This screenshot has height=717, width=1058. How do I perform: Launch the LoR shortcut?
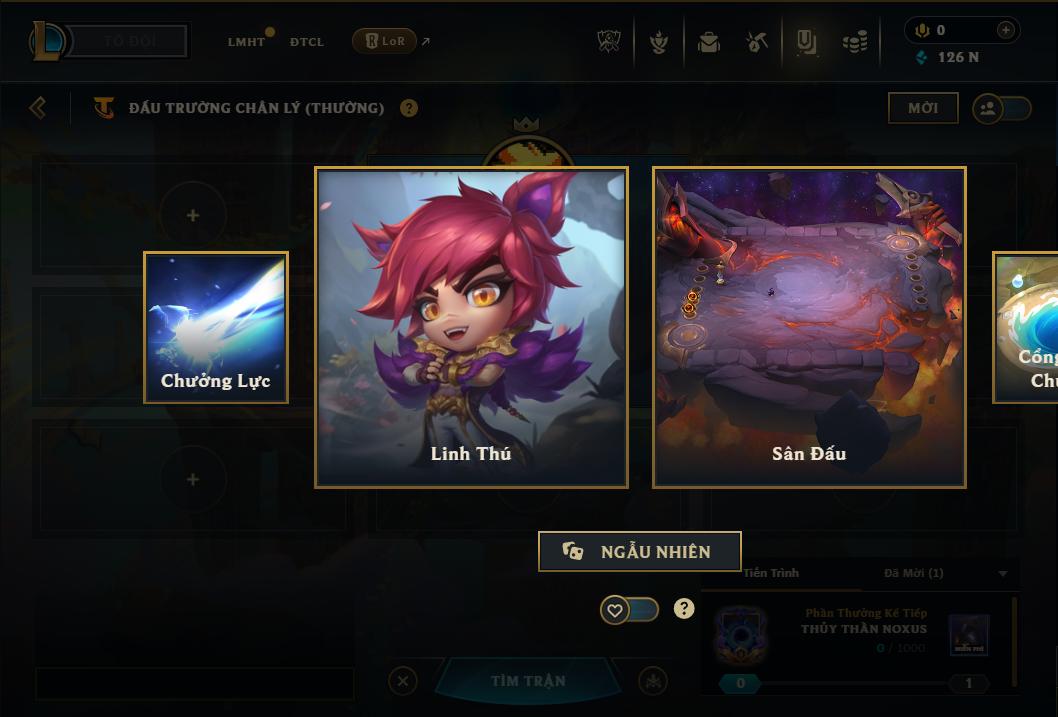pos(386,41)
